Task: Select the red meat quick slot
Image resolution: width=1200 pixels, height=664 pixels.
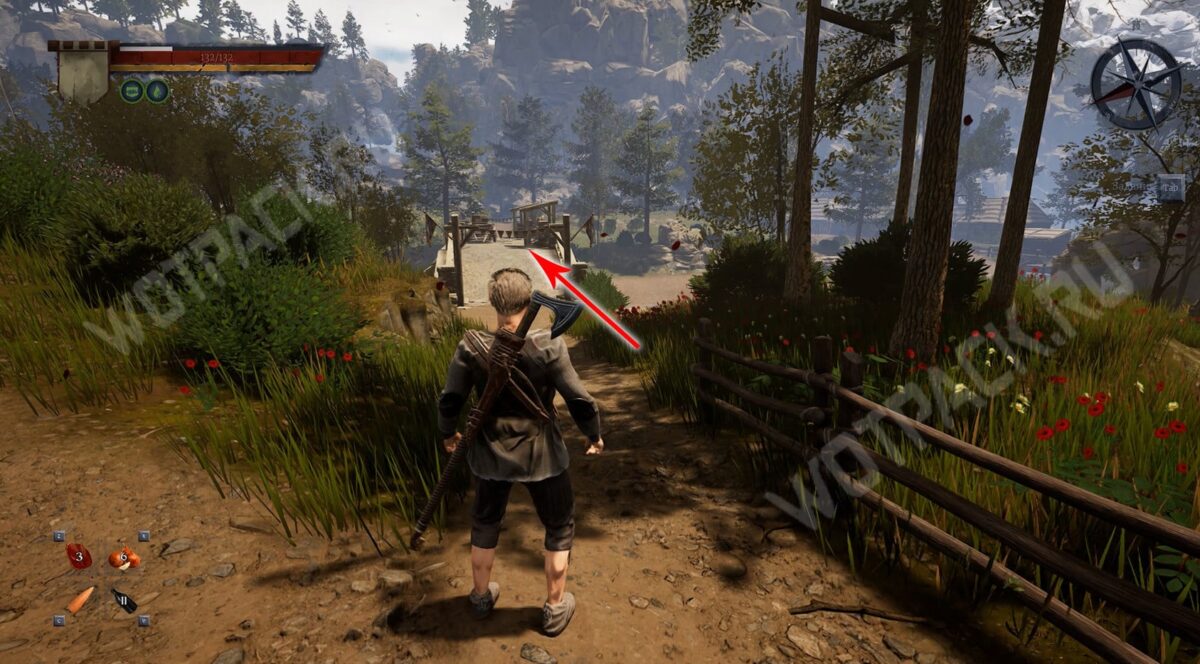Action: coord(78,556)
